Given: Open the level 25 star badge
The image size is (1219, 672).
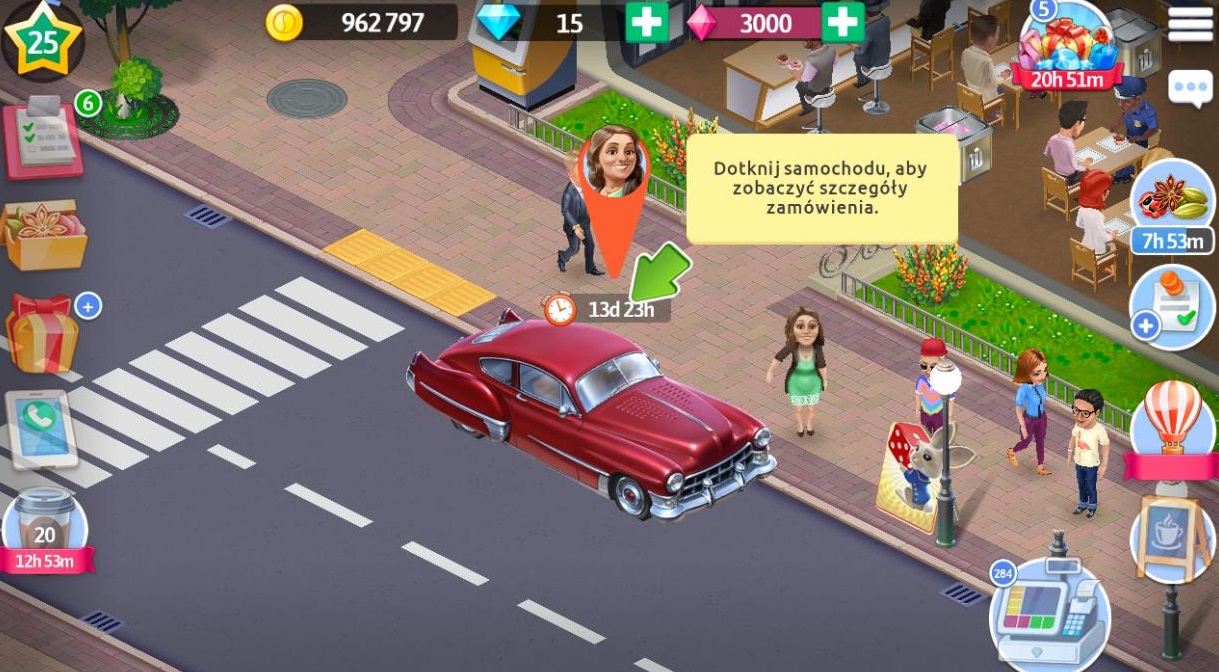Looking at the screenshot, I should [x=42, y=40].
